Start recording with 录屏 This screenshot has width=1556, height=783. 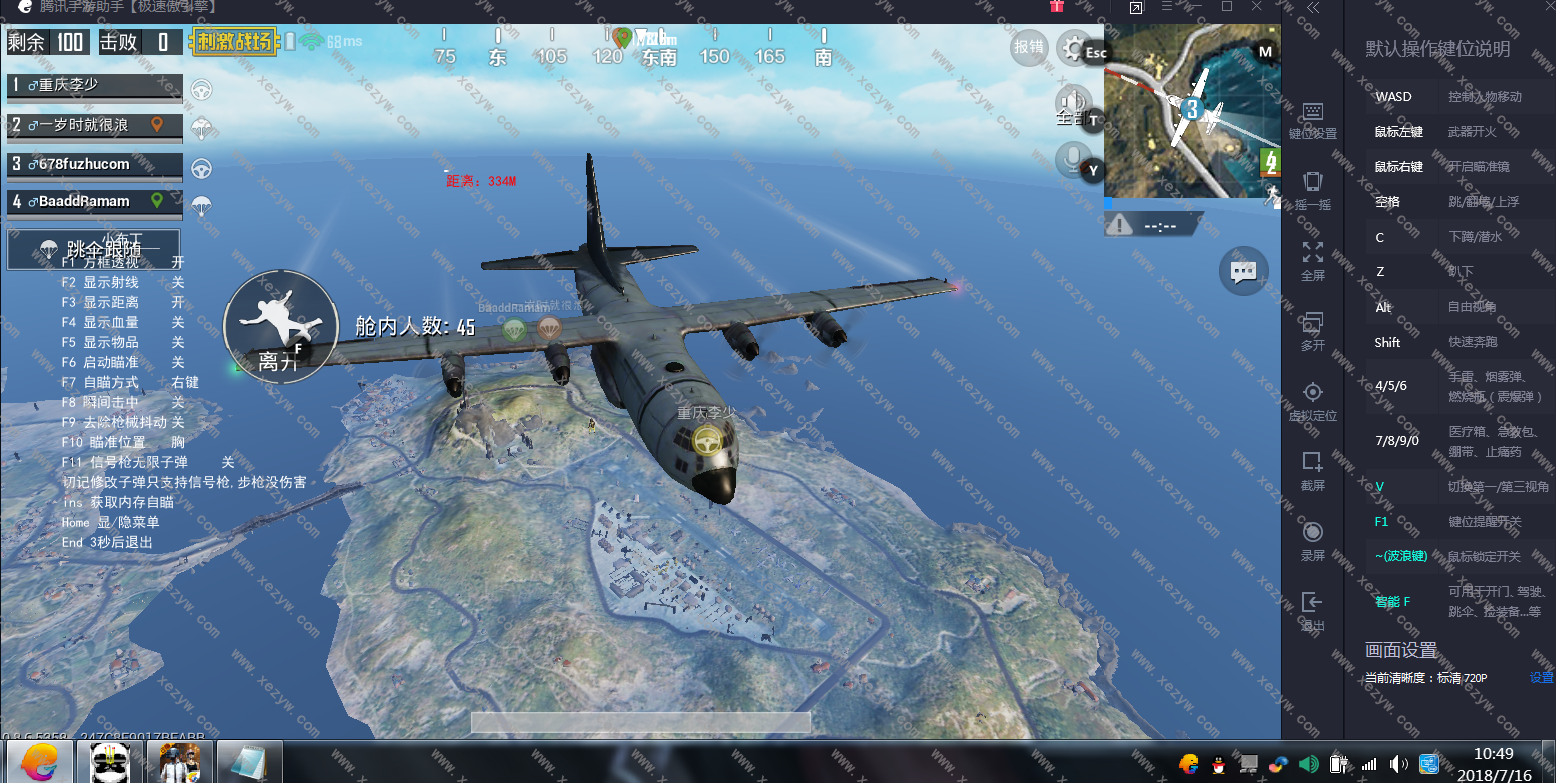[1313, 540]
